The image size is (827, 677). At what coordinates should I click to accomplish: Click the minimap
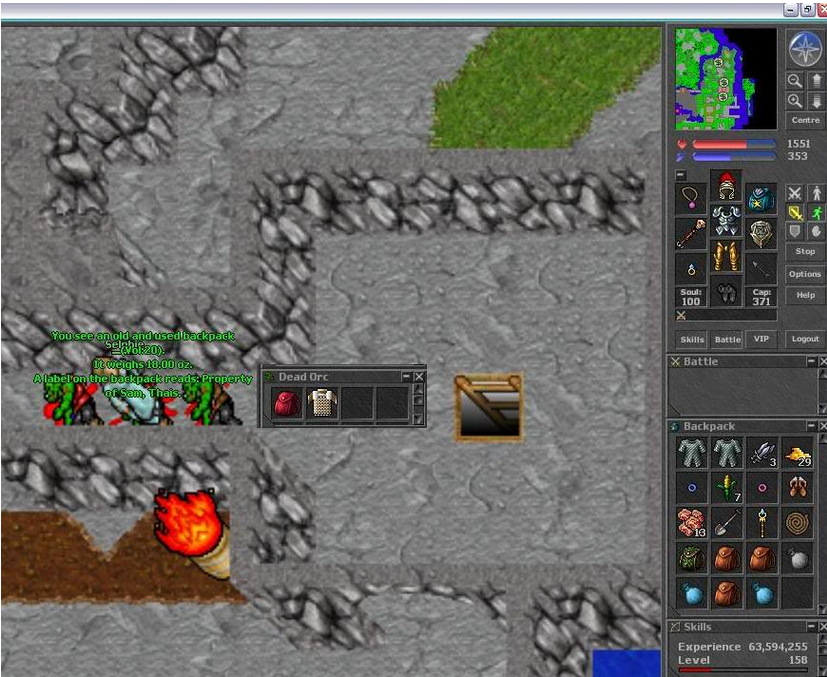point(725,78)
